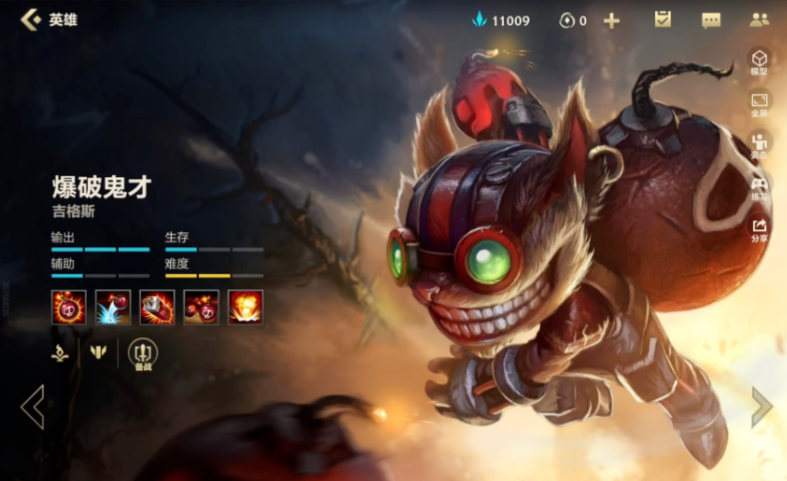Switch to 全屏 fullscreen artwork view

click(x=759, y=104)
